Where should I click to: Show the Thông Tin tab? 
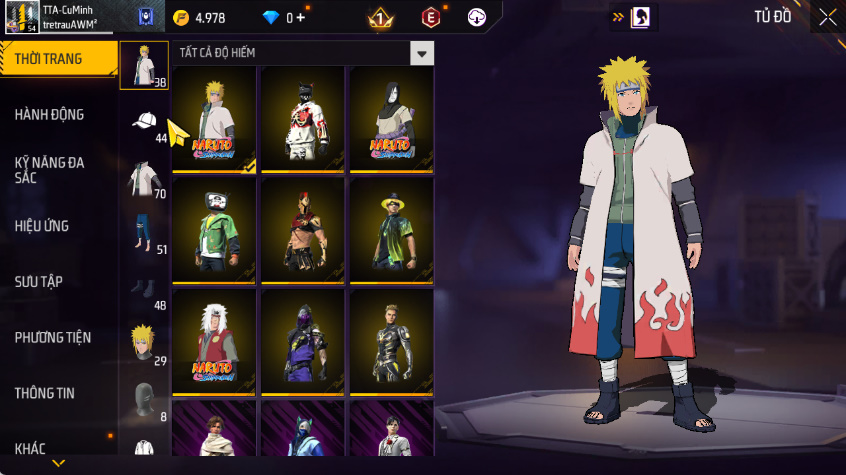pyautogui.click(x=45, y=394)
